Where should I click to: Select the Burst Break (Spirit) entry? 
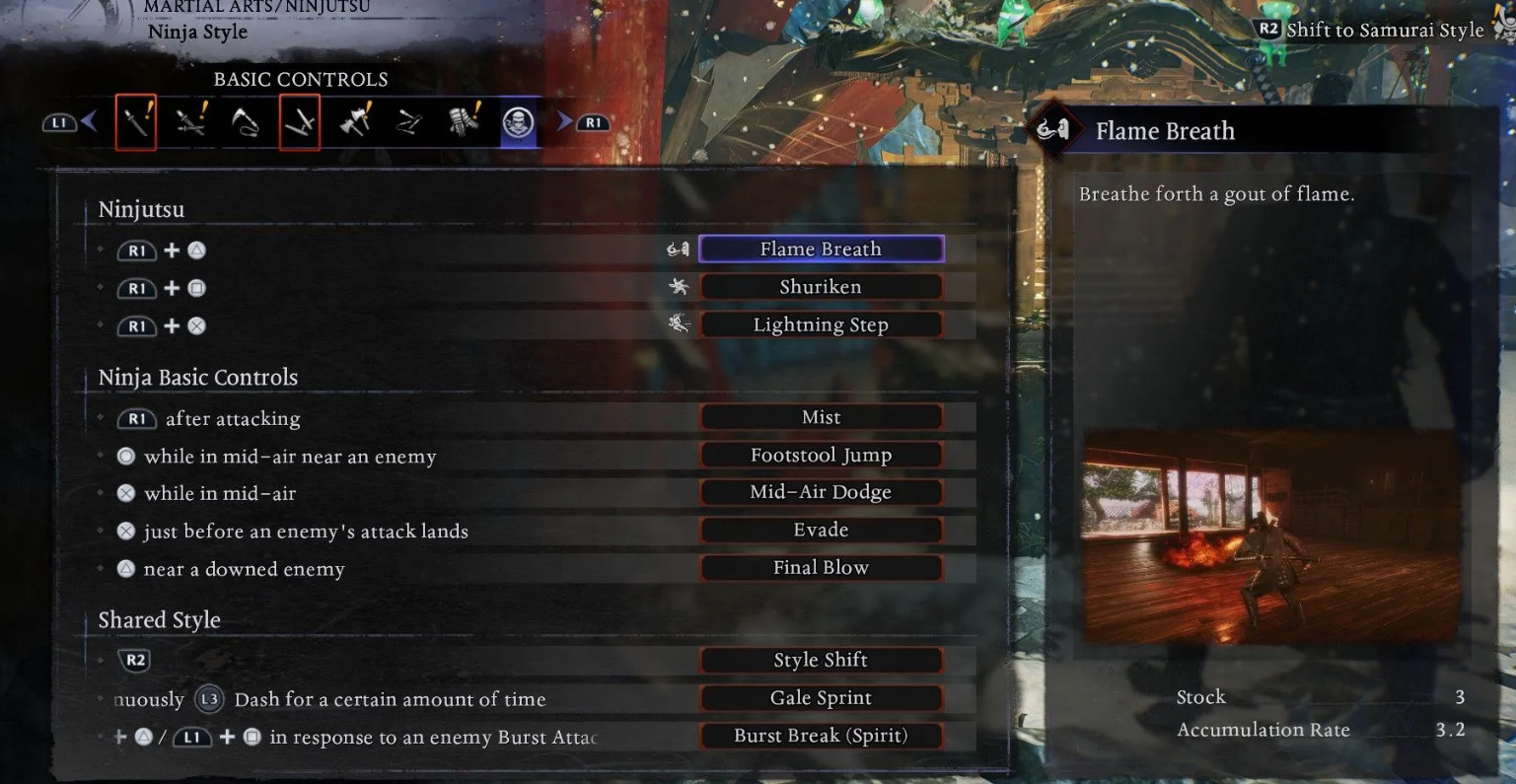click(821, 736)
